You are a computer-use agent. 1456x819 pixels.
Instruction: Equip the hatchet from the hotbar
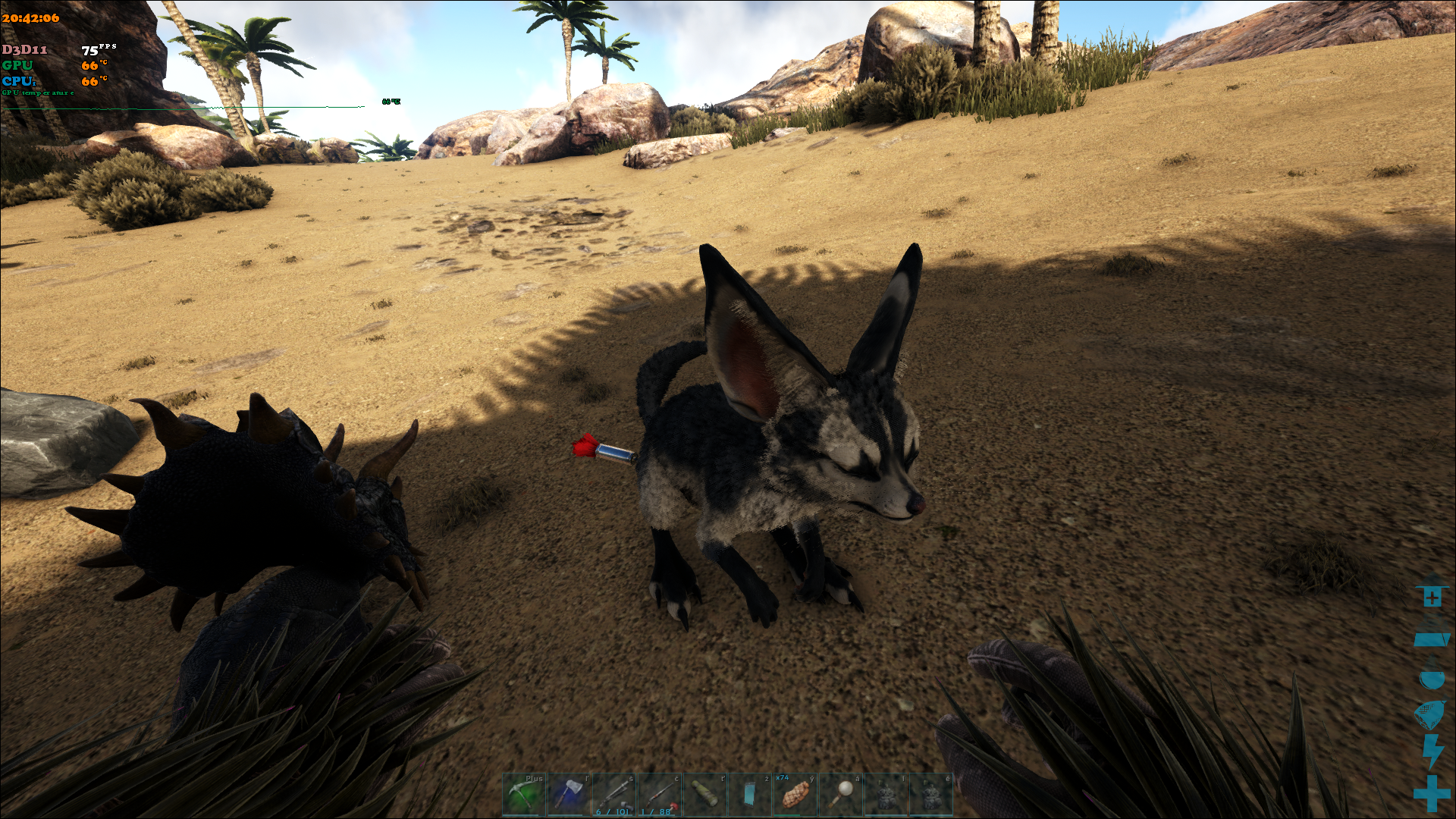569,794
